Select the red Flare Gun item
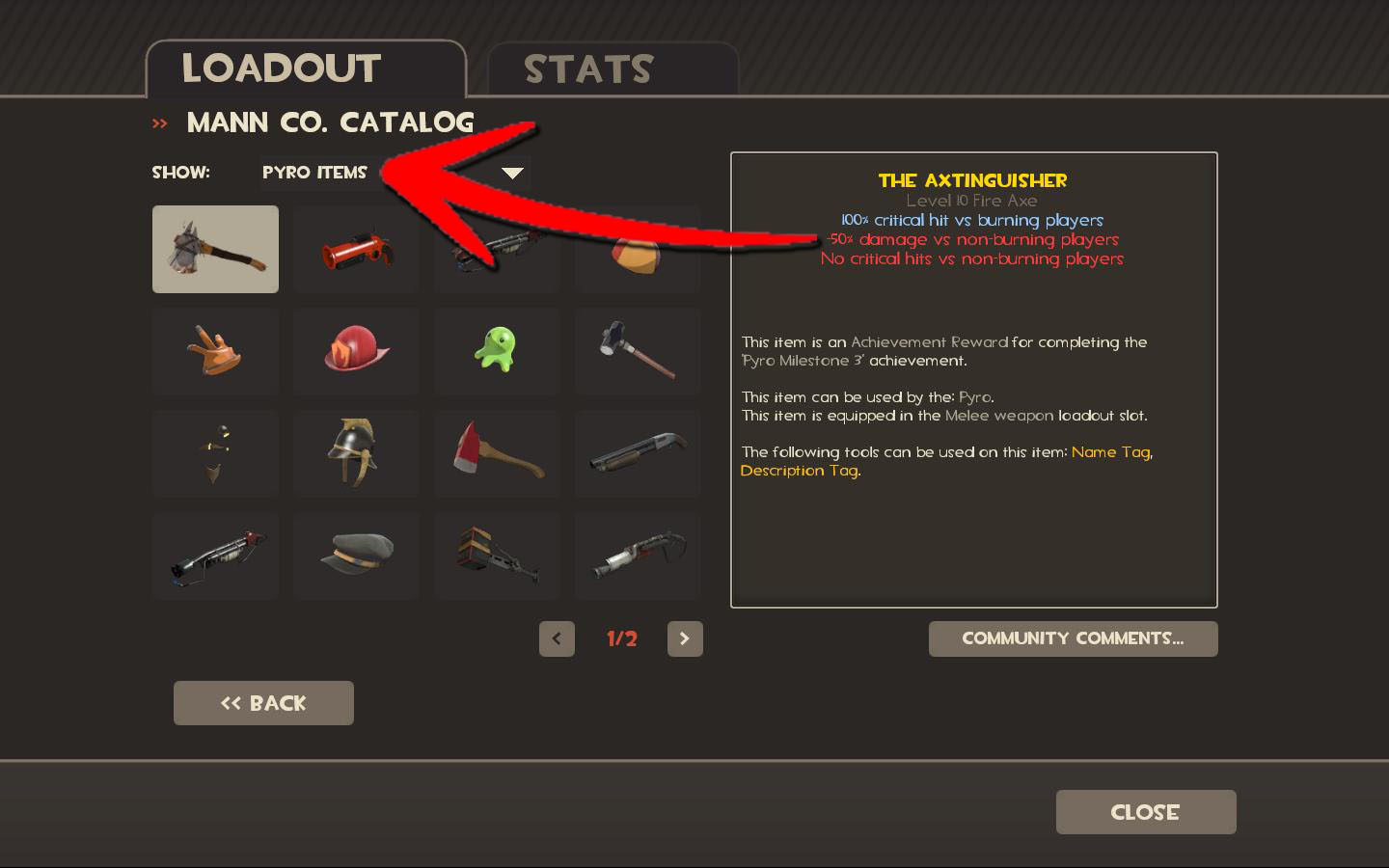The image size is (1389, 868). (356, 249)
